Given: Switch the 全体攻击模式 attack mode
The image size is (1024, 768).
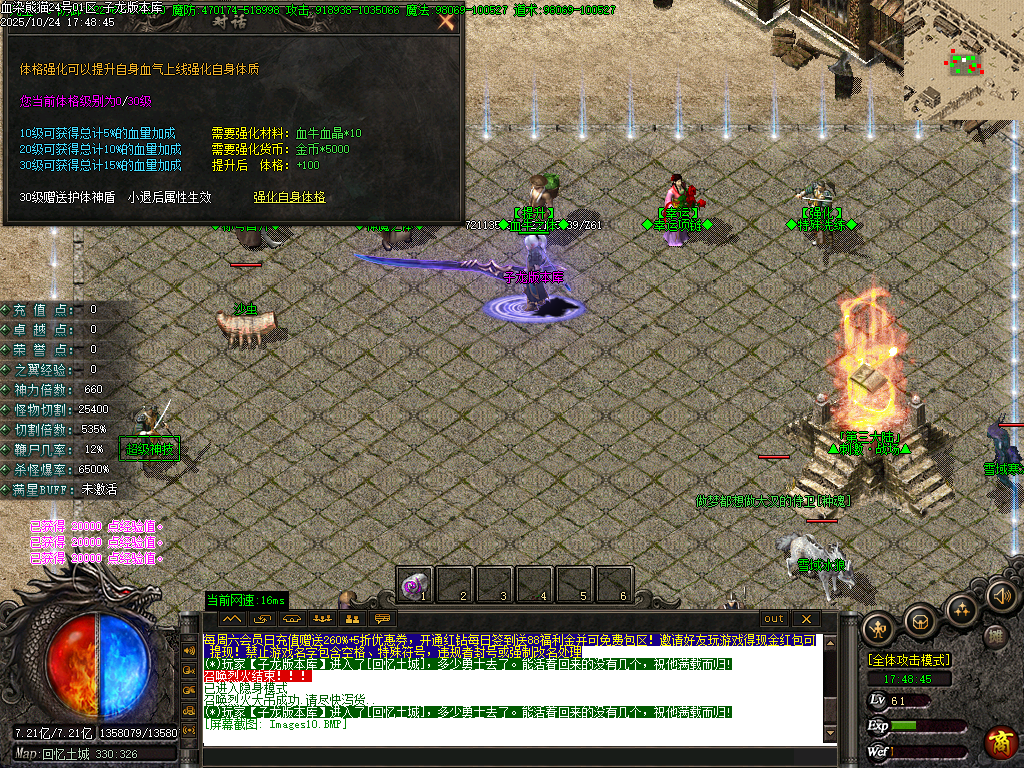Looking at the screenshot, I should (908, 660).
